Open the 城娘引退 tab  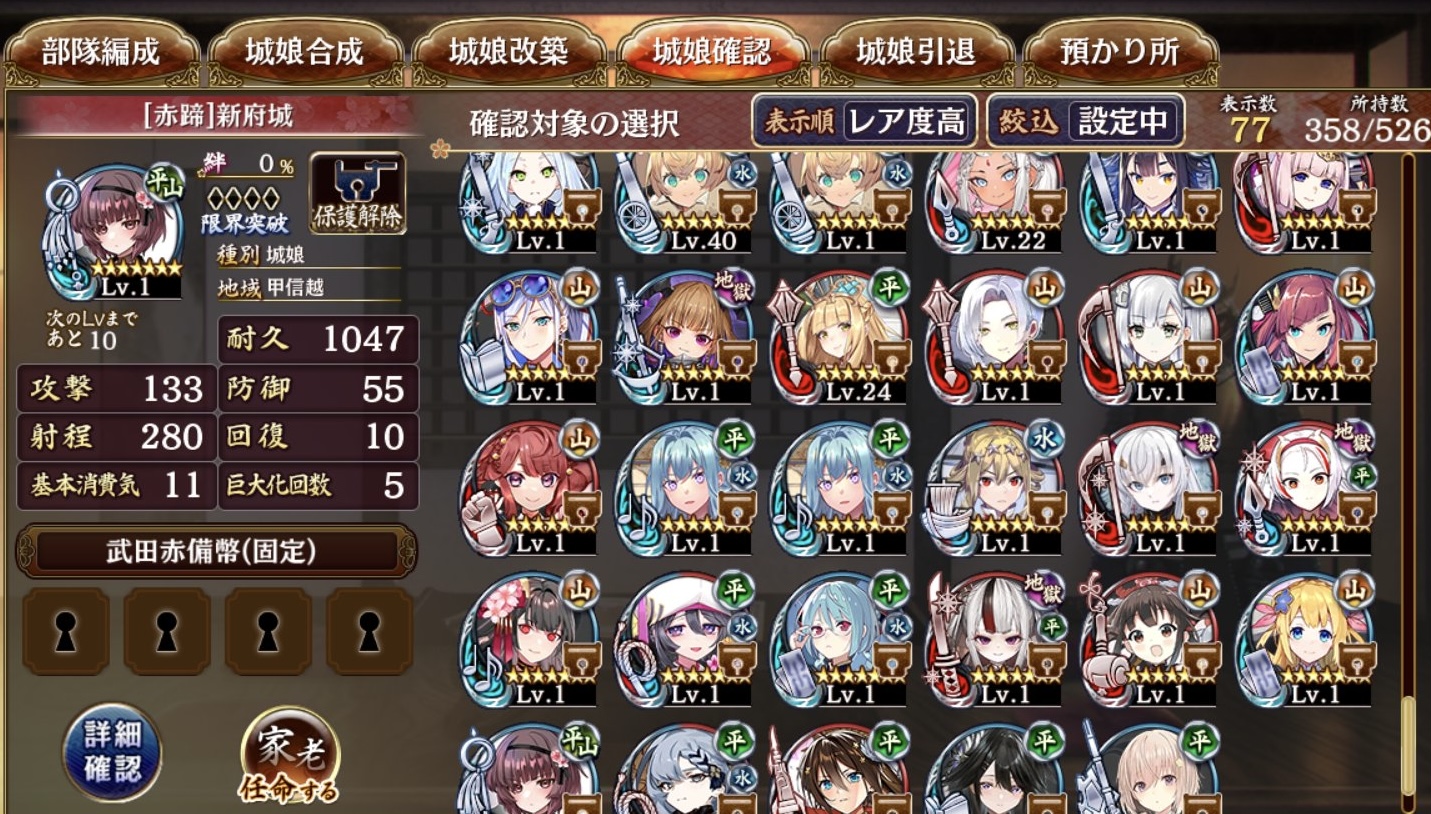pyautogui.click(x=916, y=52)
